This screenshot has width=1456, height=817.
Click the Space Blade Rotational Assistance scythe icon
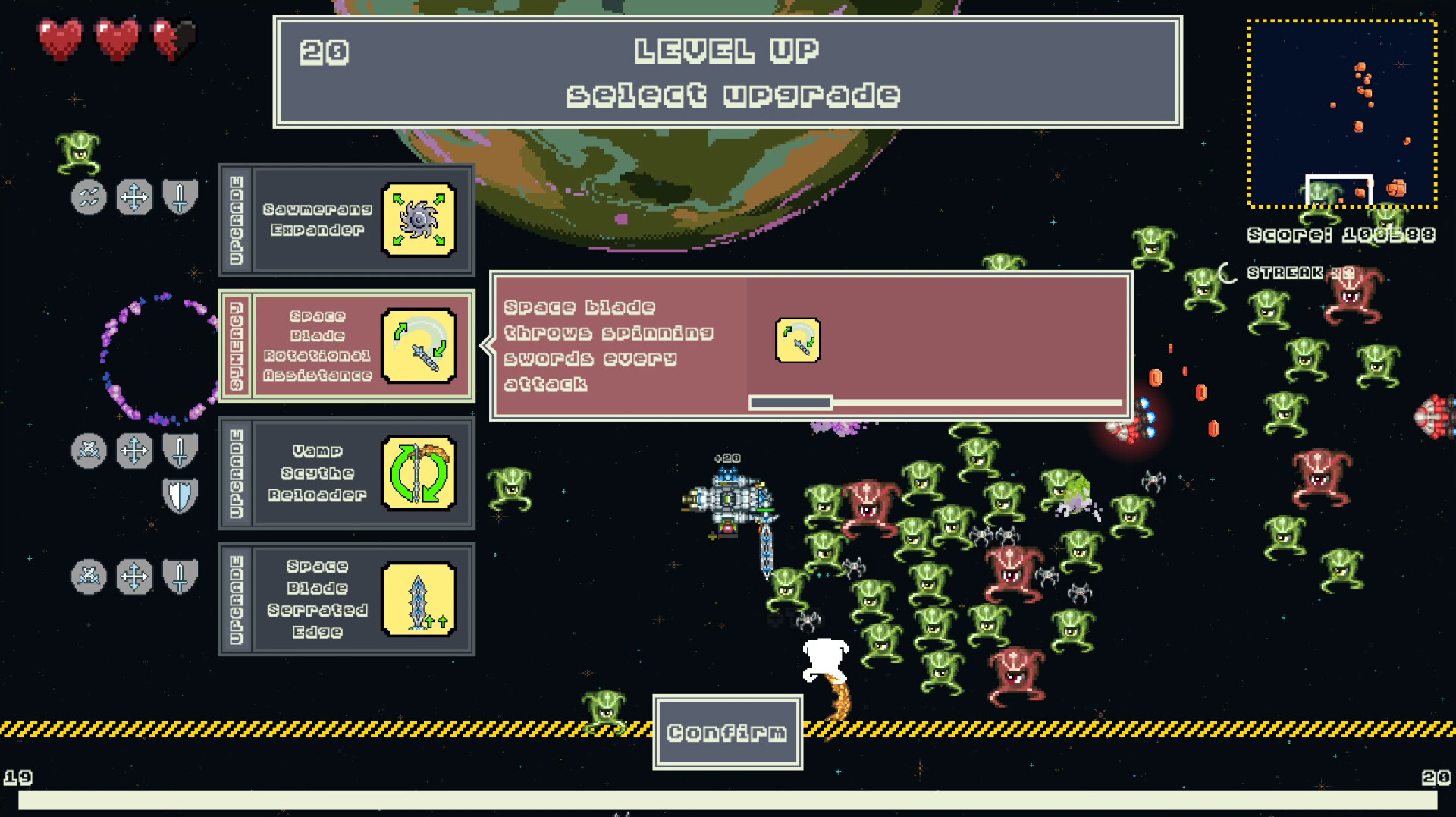419,345
